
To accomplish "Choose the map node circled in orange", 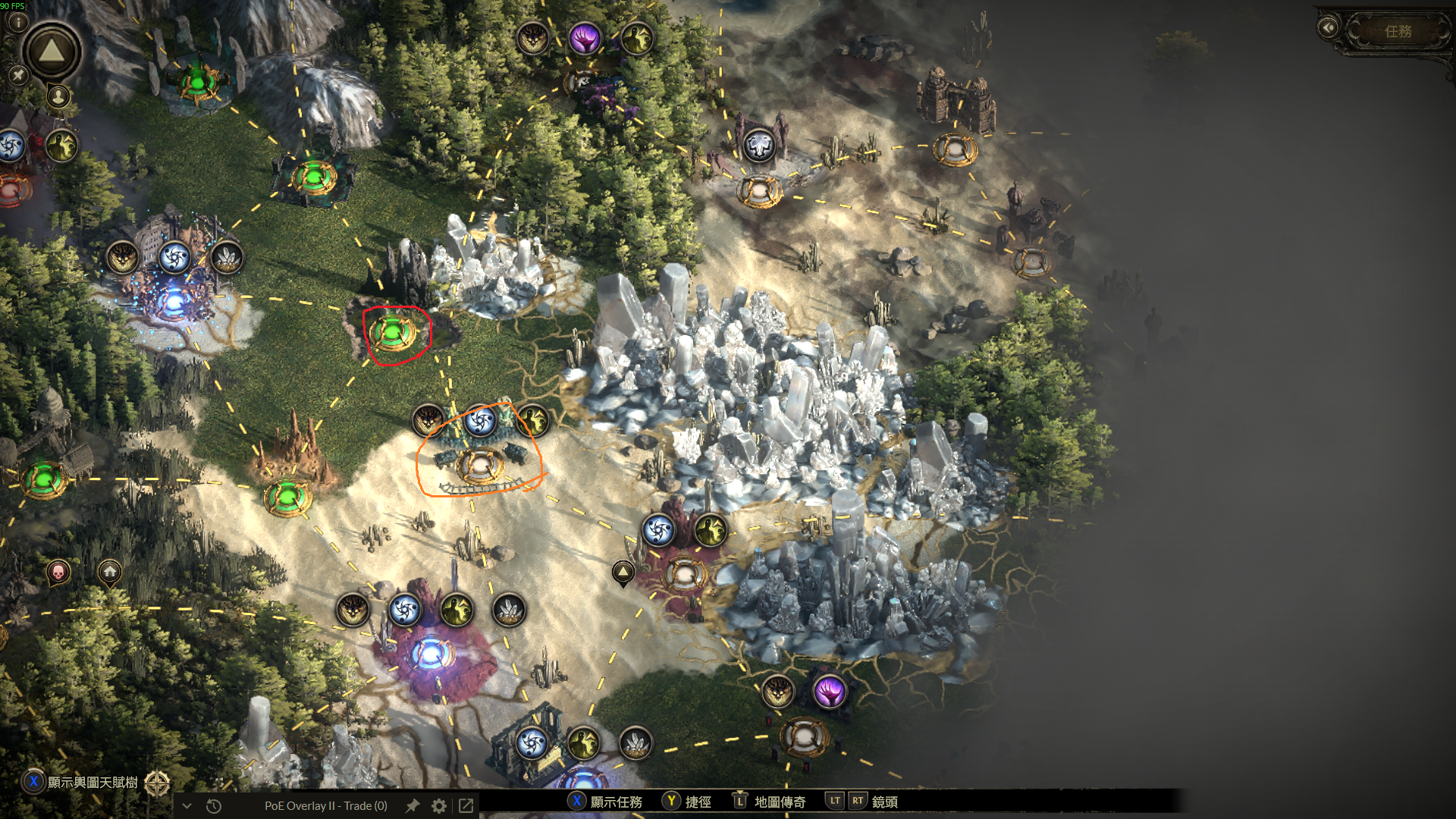I will [480, 464].
